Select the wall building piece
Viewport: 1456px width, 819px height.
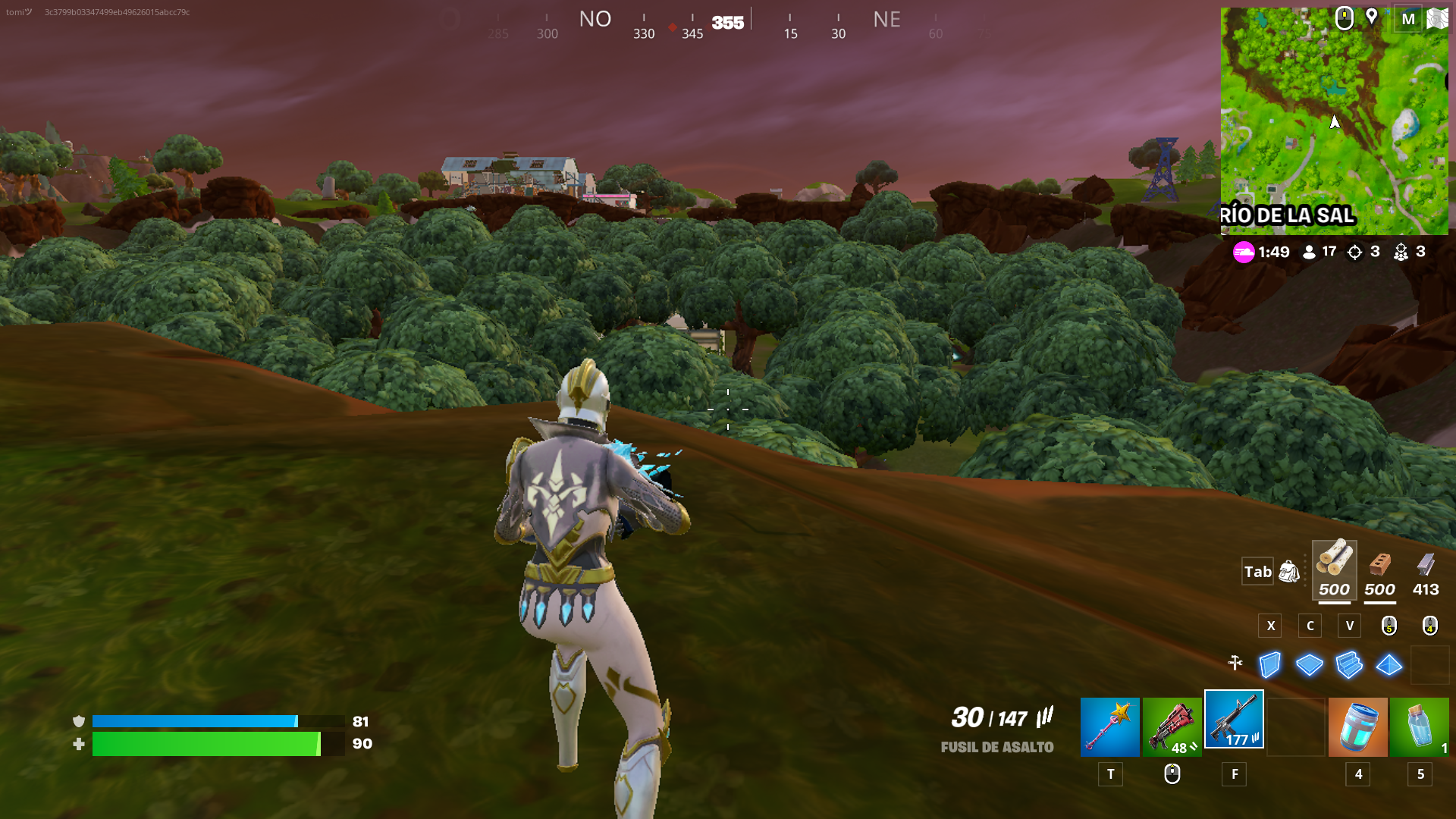point(1269,665)
